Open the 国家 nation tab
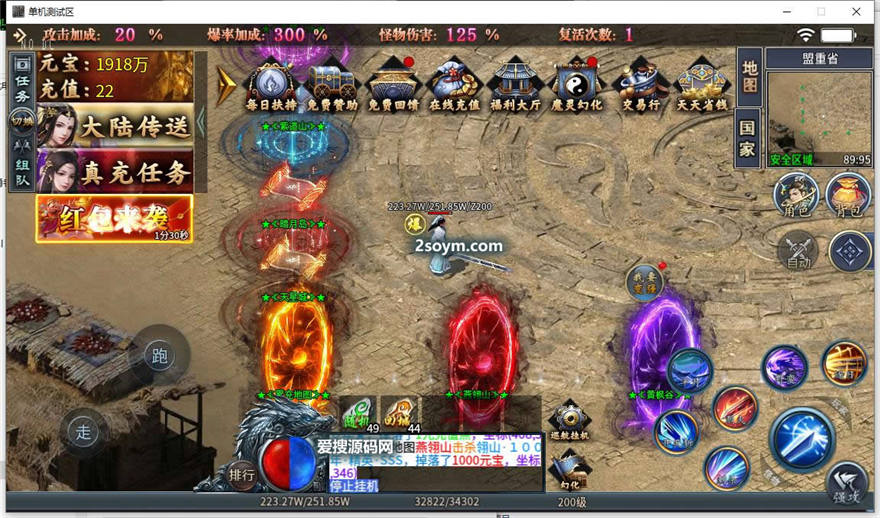The height and width of the screenshot is (518, 880). (749, 138)
